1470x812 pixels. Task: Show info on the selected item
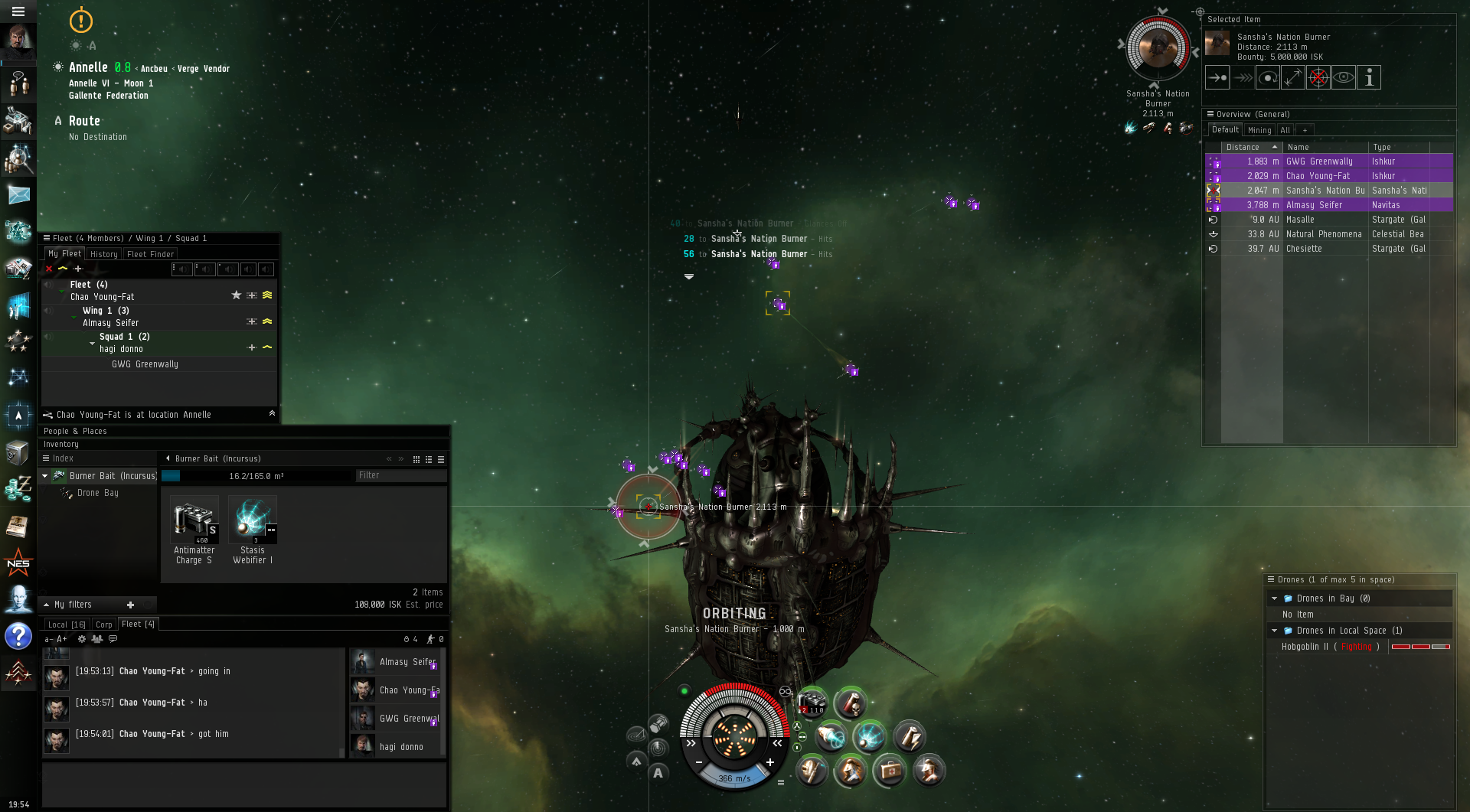pyautogui.click(x=1369, y=77)
